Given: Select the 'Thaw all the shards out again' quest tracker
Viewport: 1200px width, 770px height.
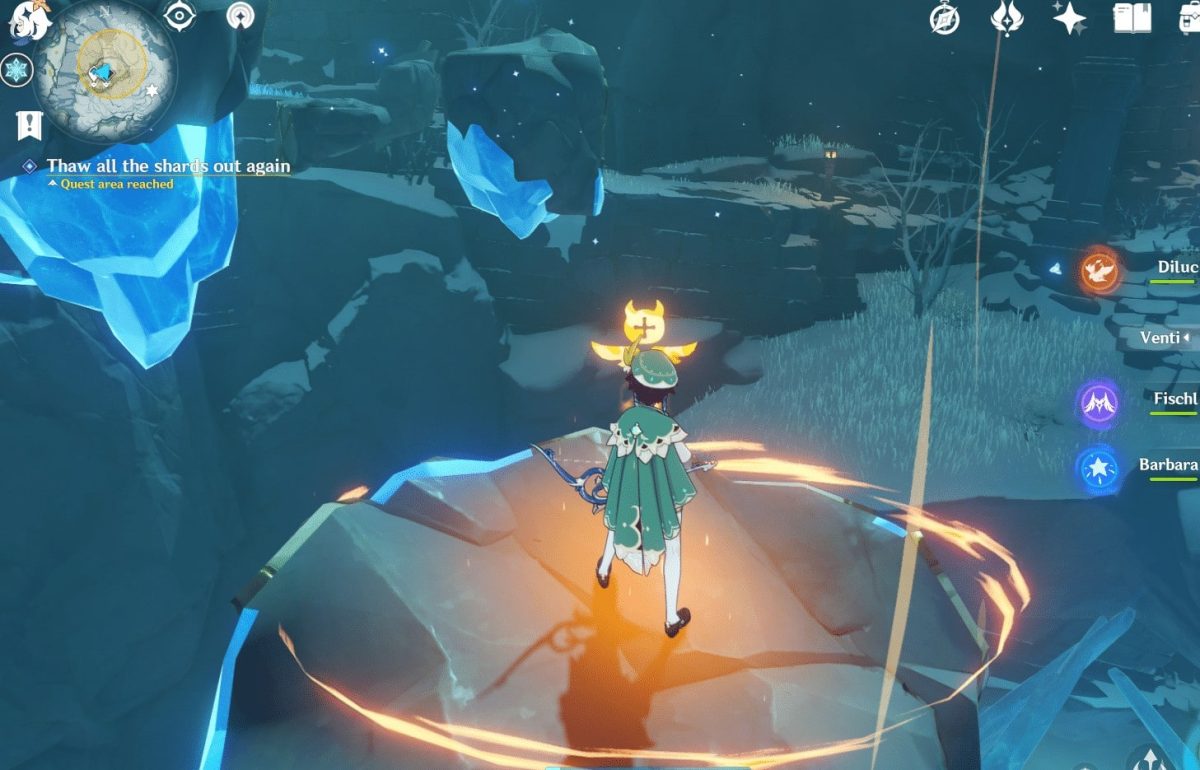Looking at the screenshot, I should click(x=168, y=166).
